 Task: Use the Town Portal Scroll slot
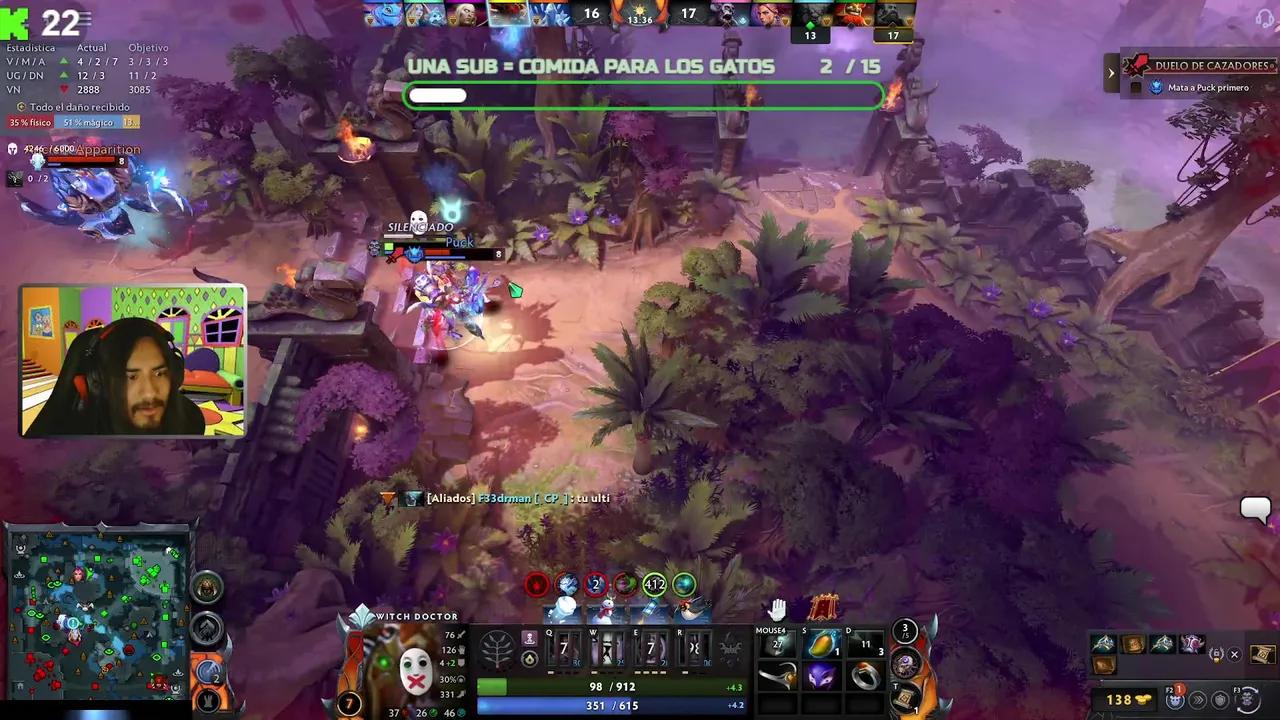tap(905, 696)
